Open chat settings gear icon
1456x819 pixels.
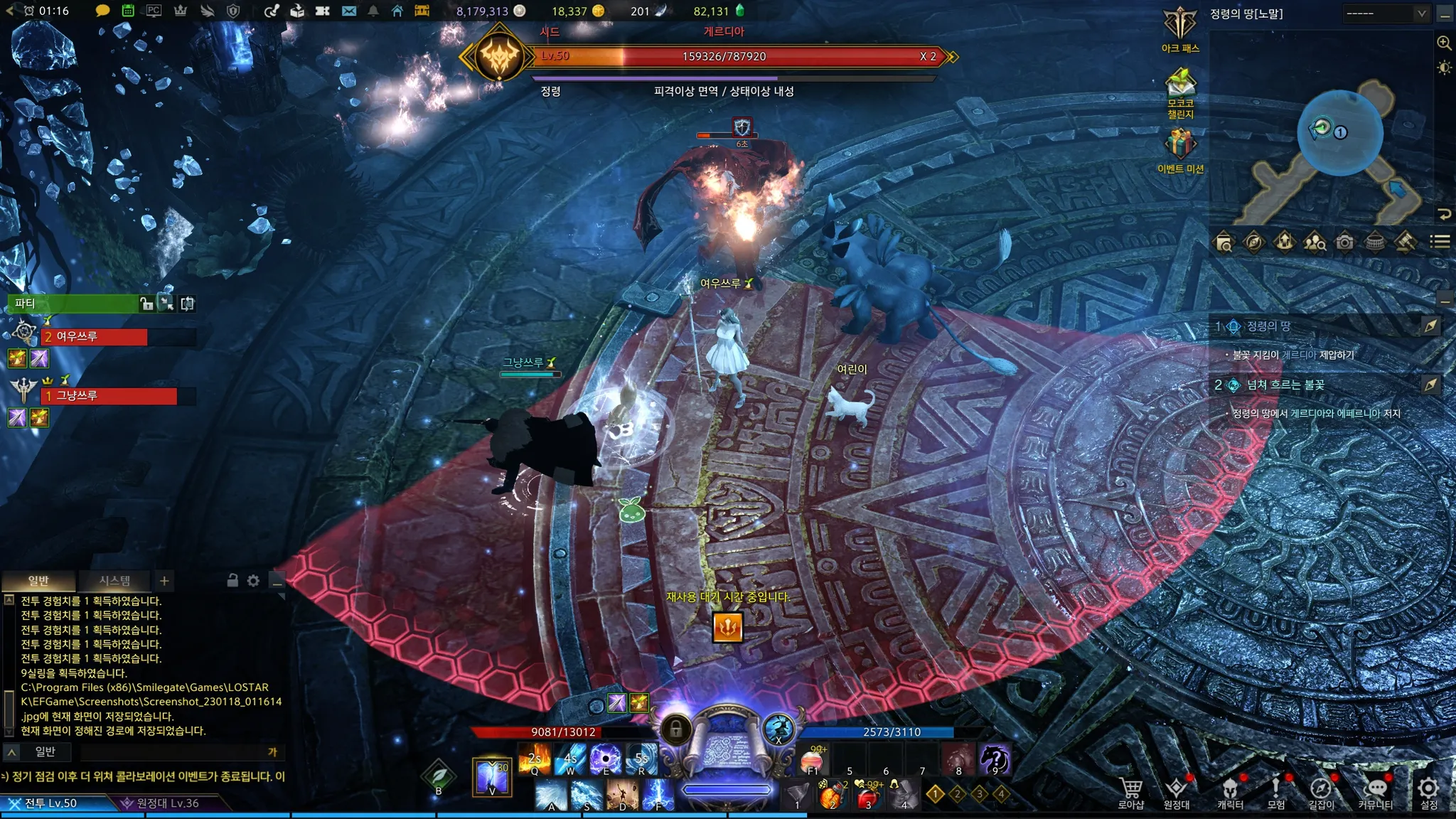coord(253,581)
